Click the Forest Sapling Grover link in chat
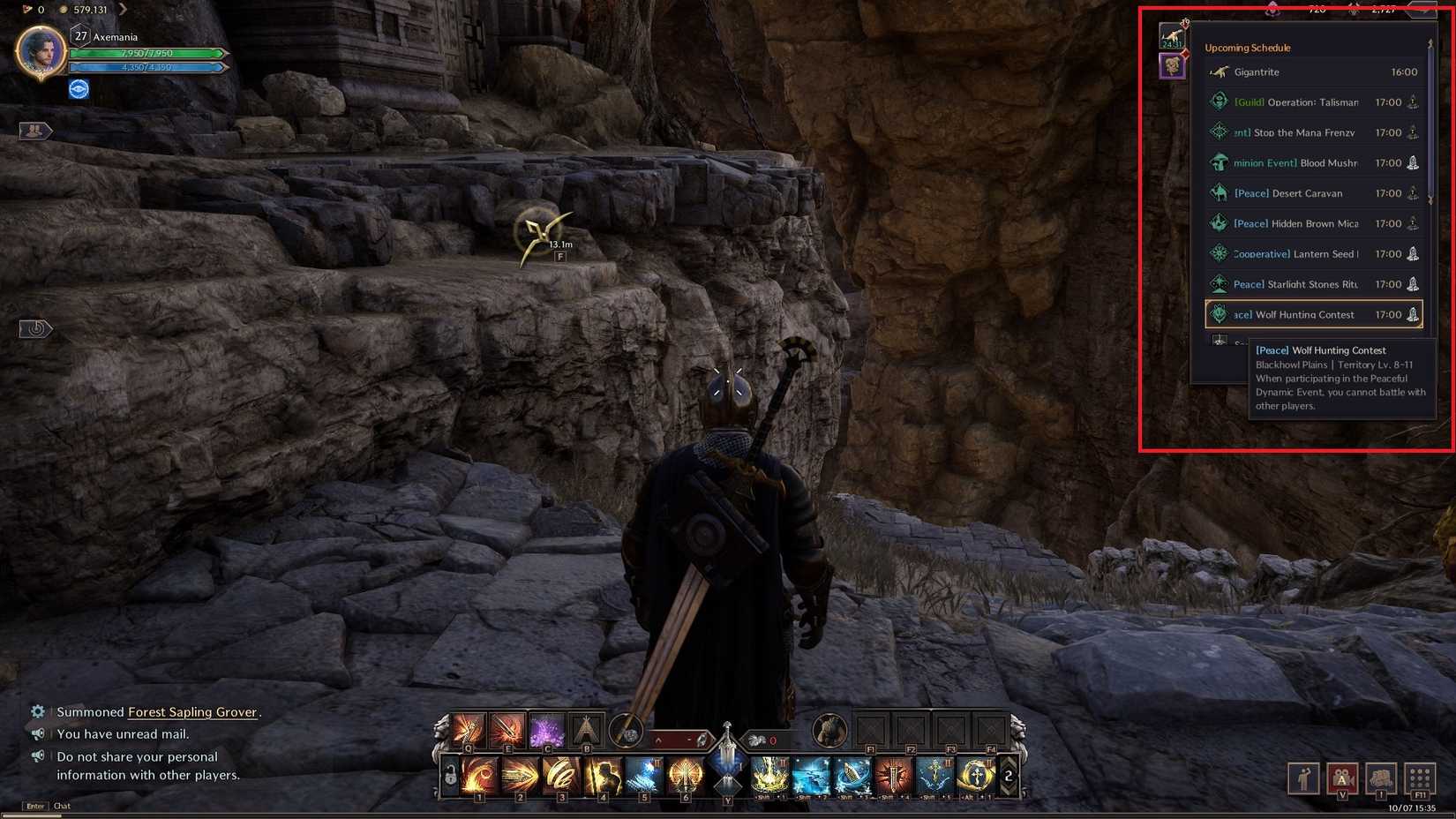Screen dimensions: 1456x819 [x=191, y=711]
